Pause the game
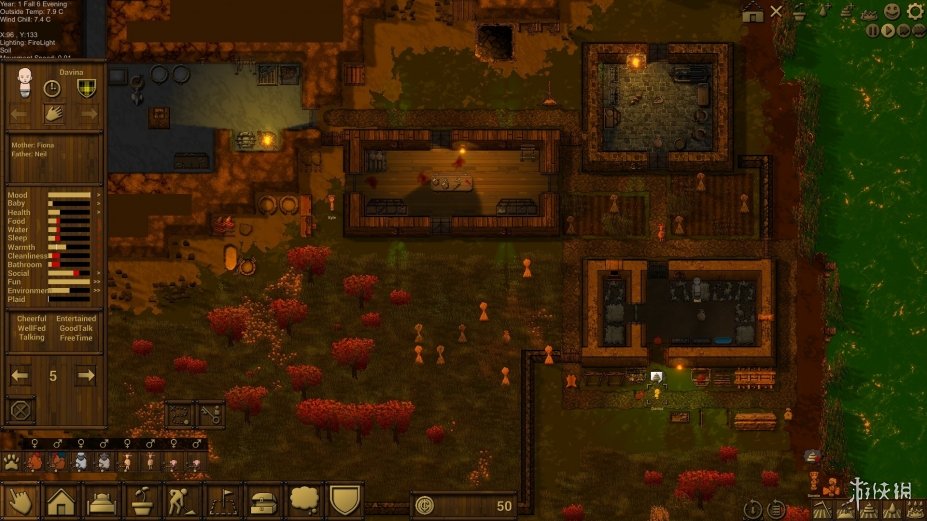The height and width of the screenshot is (521, 927). pos(873,31)
